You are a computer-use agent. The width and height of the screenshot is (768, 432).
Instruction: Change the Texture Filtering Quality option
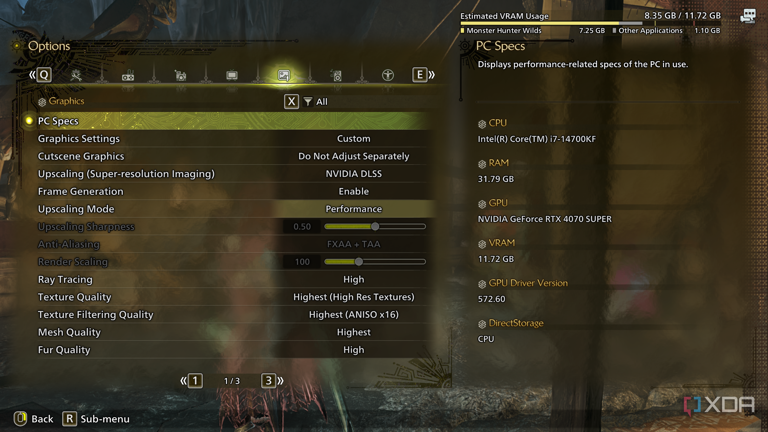tap(353, 315)
